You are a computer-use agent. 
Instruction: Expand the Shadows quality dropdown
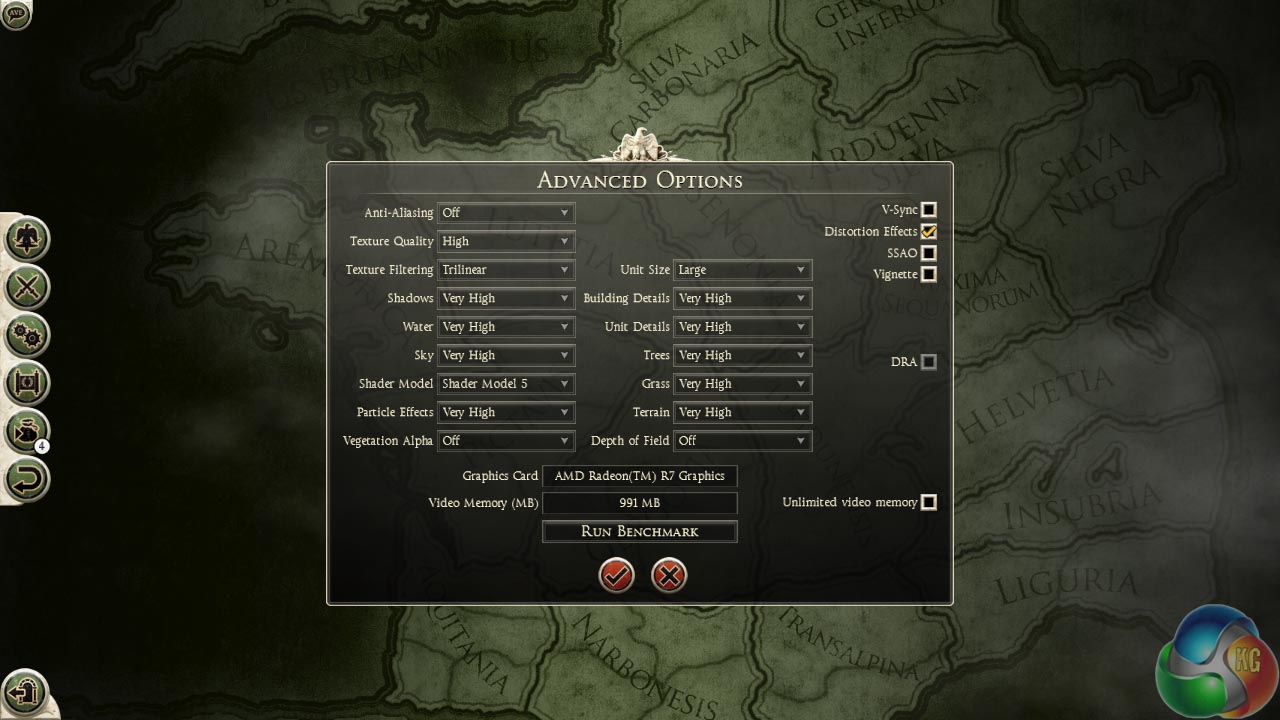[x=506, y=298]
